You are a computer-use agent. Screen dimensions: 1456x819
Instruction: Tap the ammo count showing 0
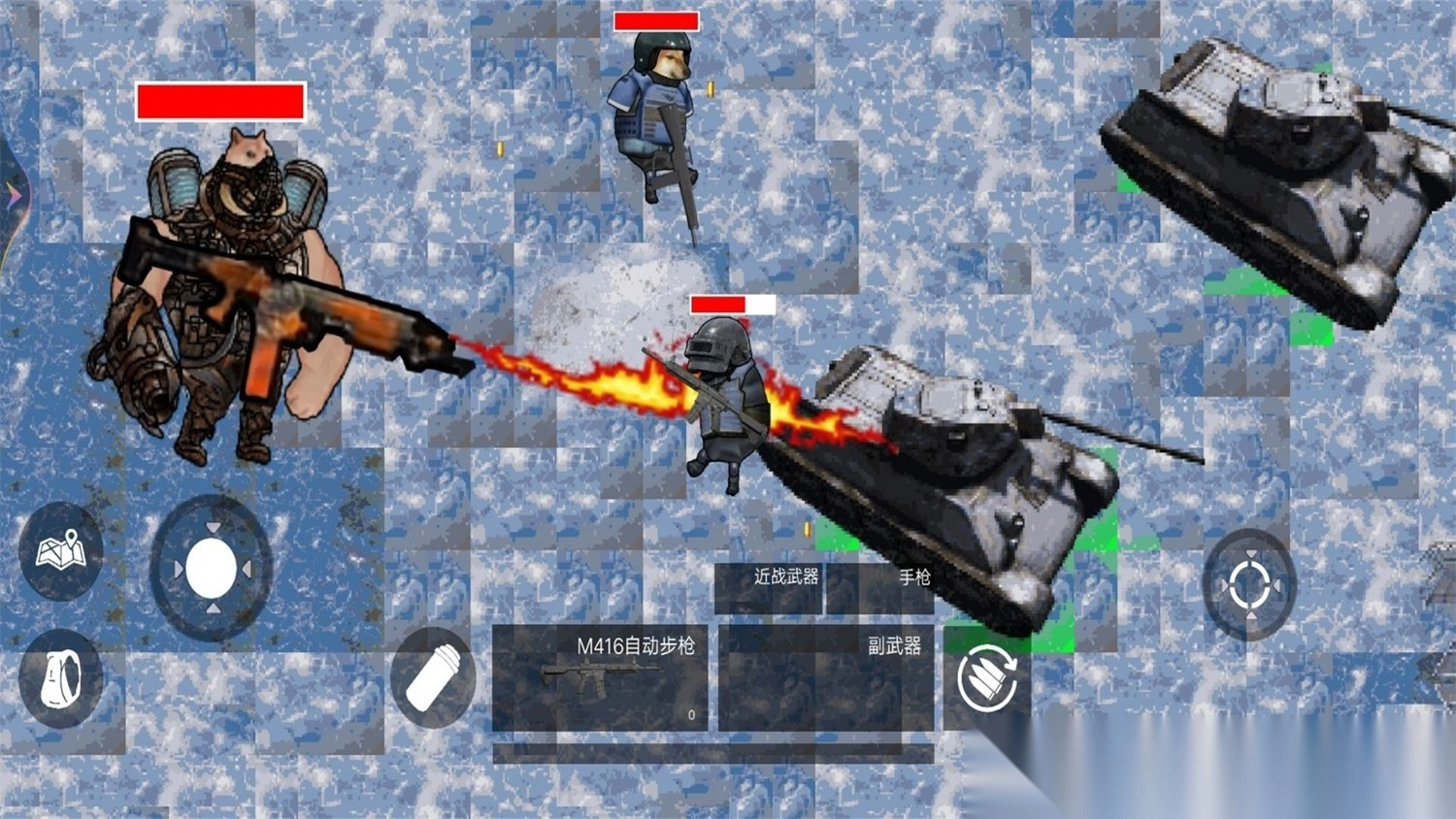(x=692, y=713)
